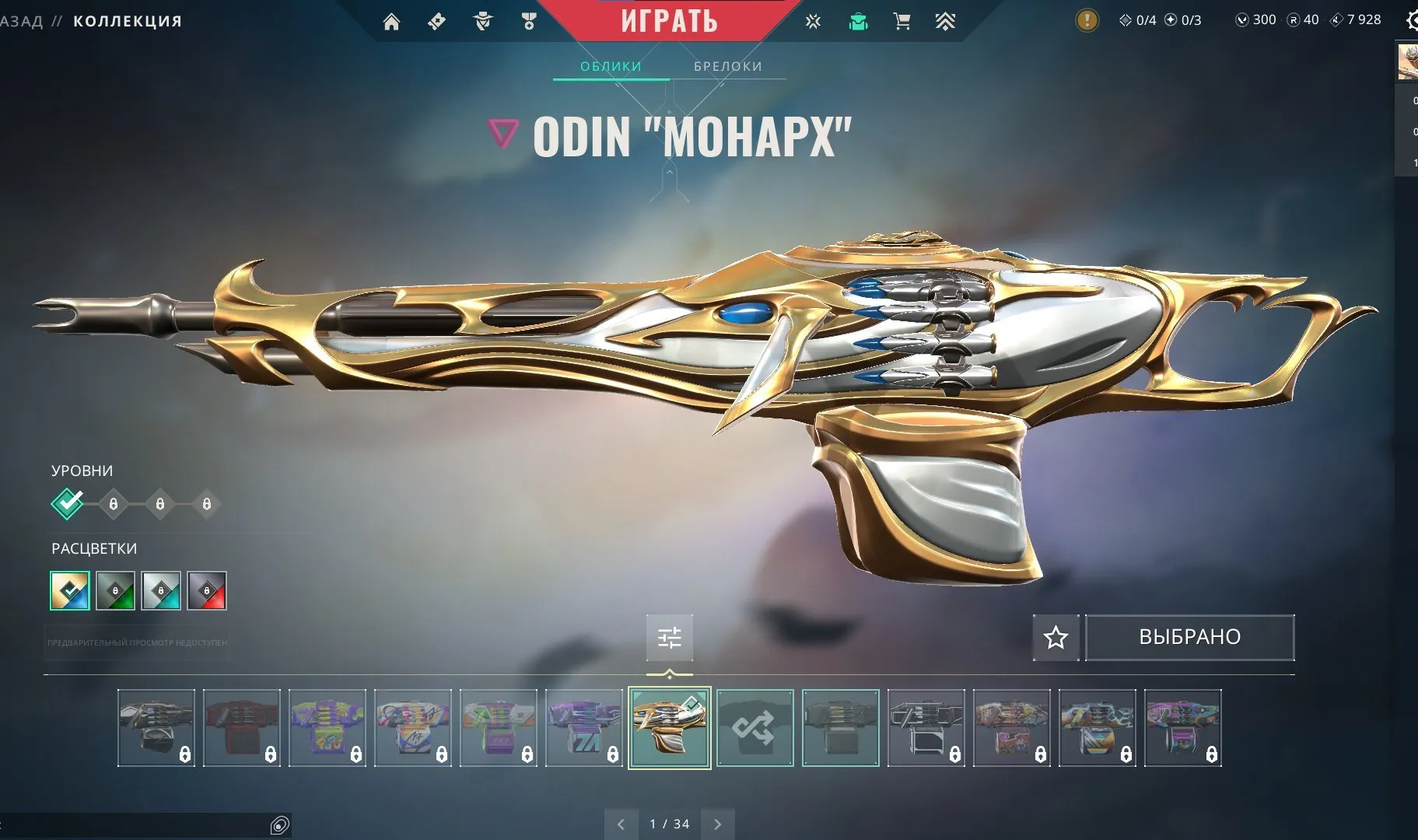The height and width of the screenshot is (840, 1418).
Task: Open the esports VCT icon
Action: pyautogui.click(x=814, y=21)
